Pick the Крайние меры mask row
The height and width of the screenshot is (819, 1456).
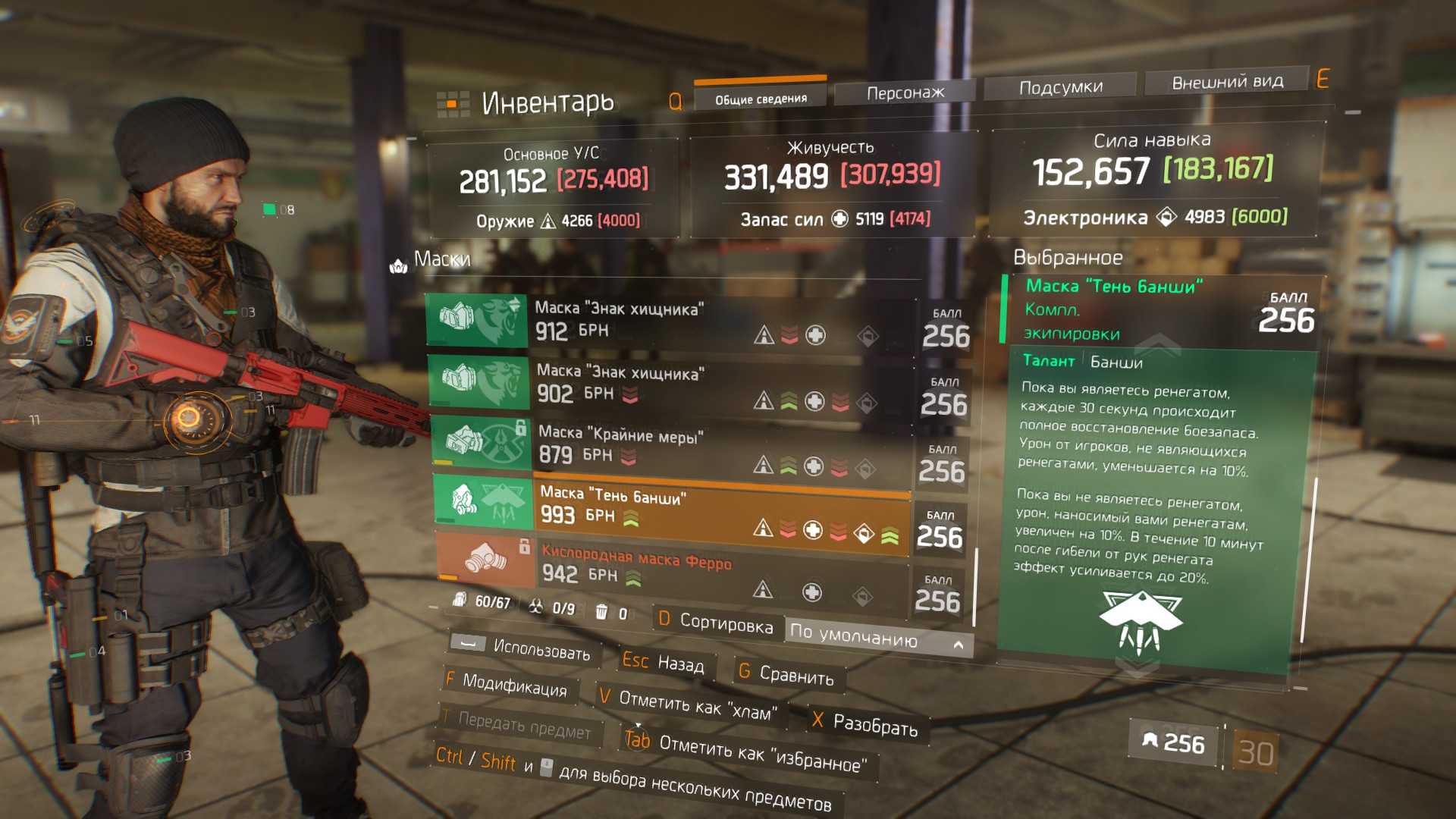[x=667, y=447]
